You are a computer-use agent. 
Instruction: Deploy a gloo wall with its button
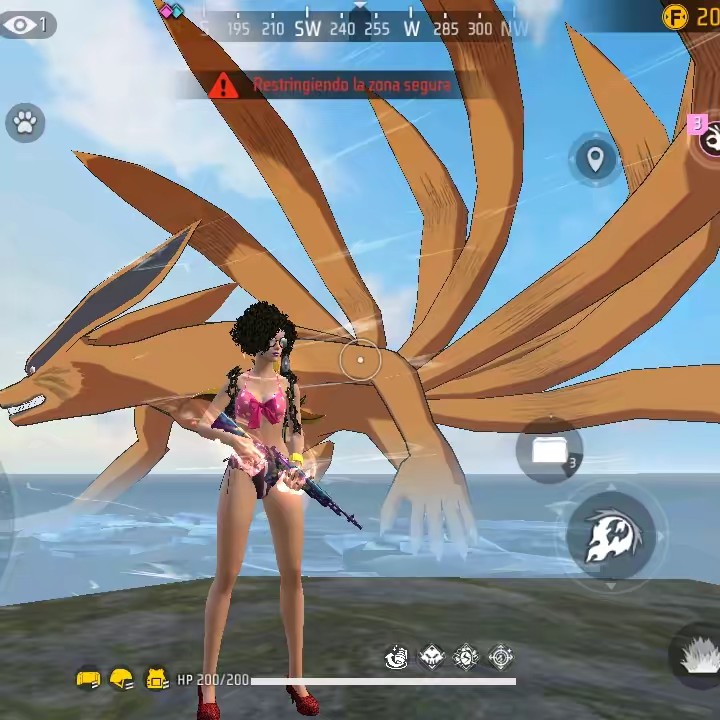(x=549, y=451)
